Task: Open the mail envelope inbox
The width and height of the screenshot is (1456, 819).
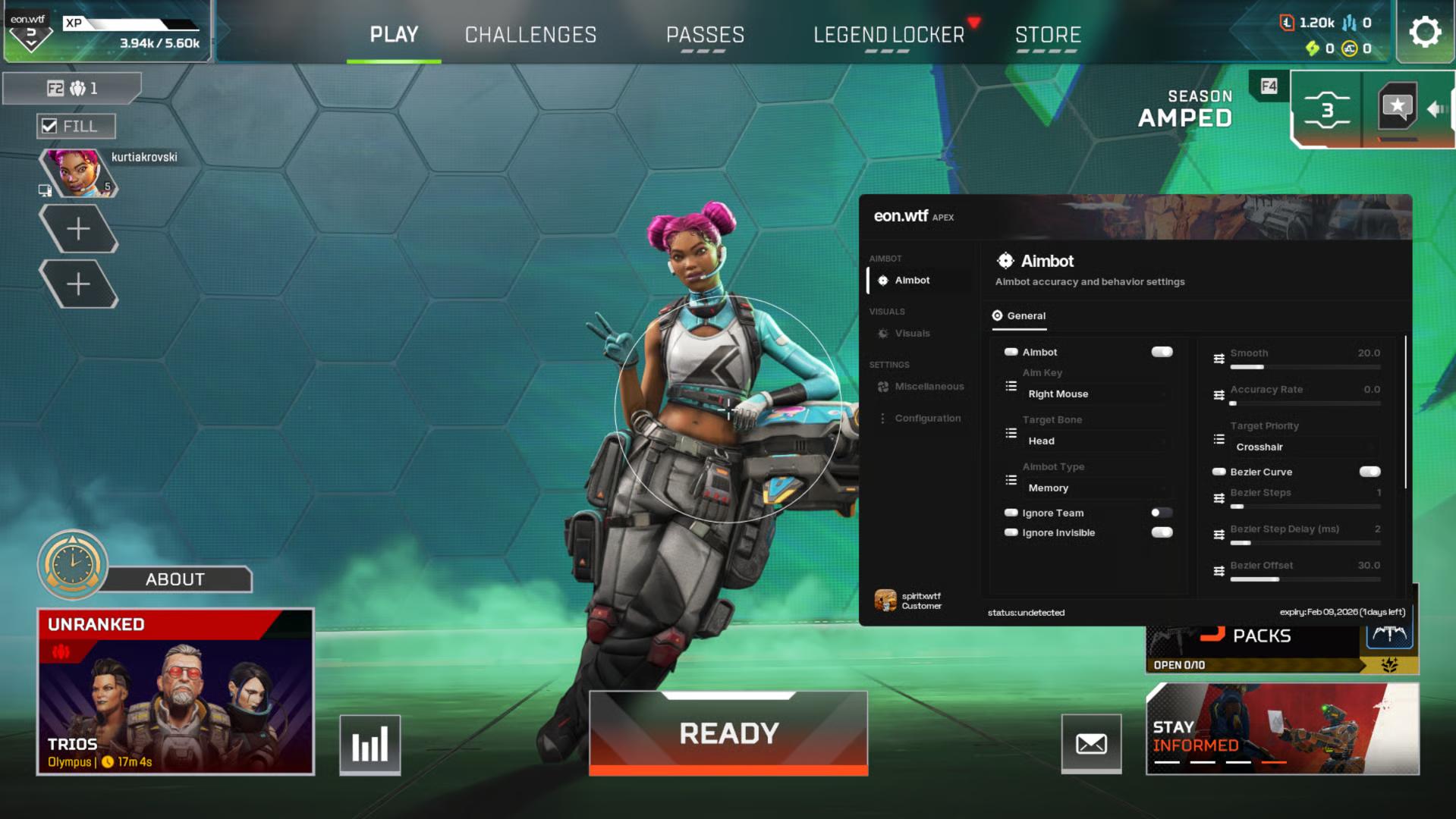Action: (x=1091, y=744)
